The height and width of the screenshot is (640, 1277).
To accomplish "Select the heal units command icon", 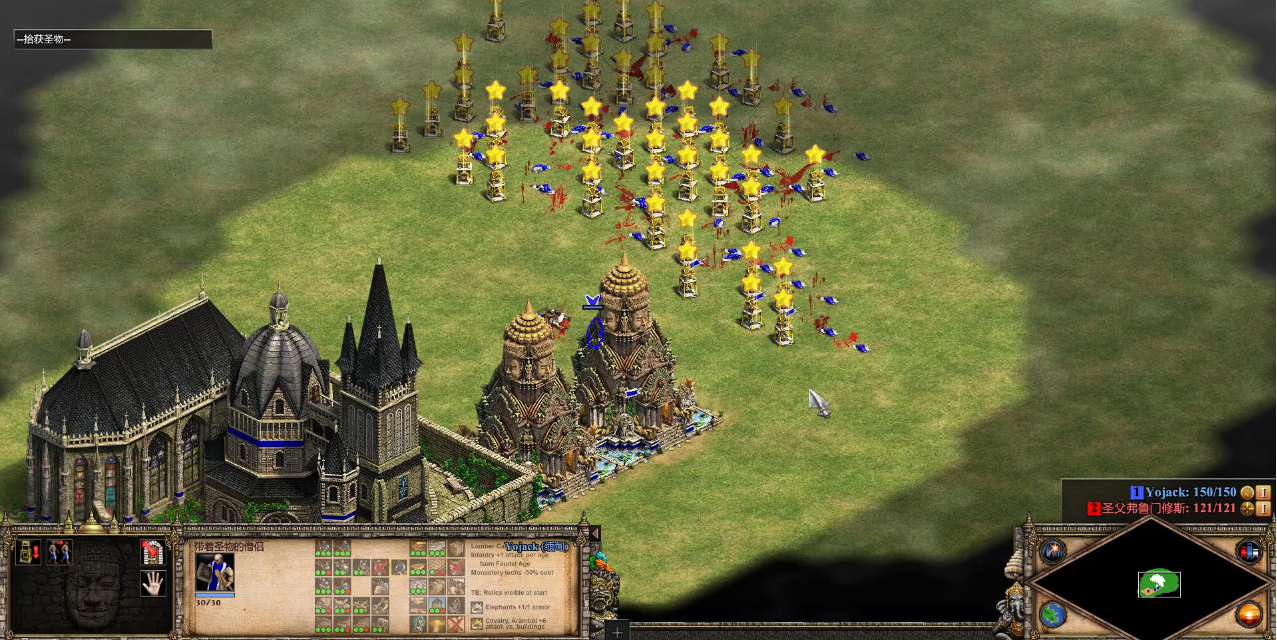I will (59, 552).
